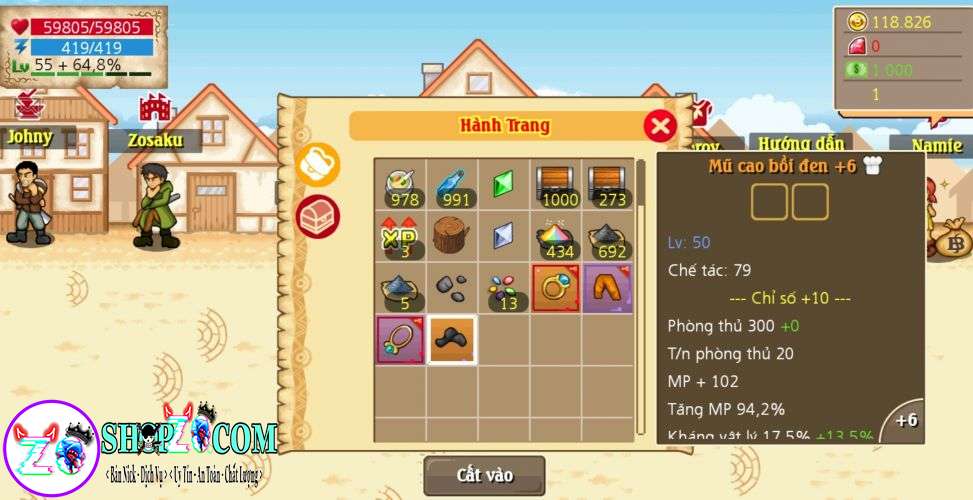Select the wooden tree stump item
The width and height of the screenshot is (973, 500).
tap(453, 236)
